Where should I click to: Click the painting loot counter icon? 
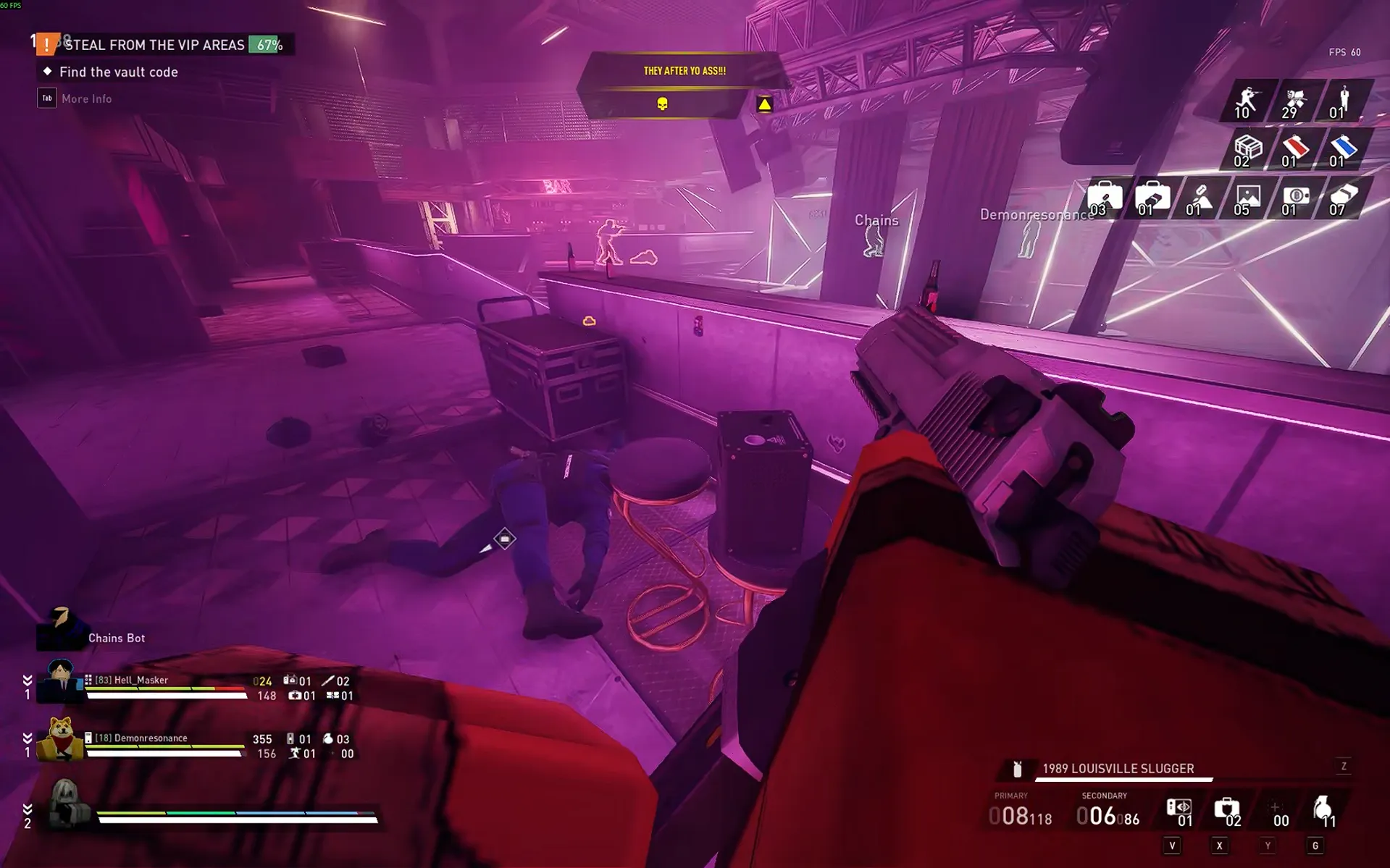click(1247, 198)
